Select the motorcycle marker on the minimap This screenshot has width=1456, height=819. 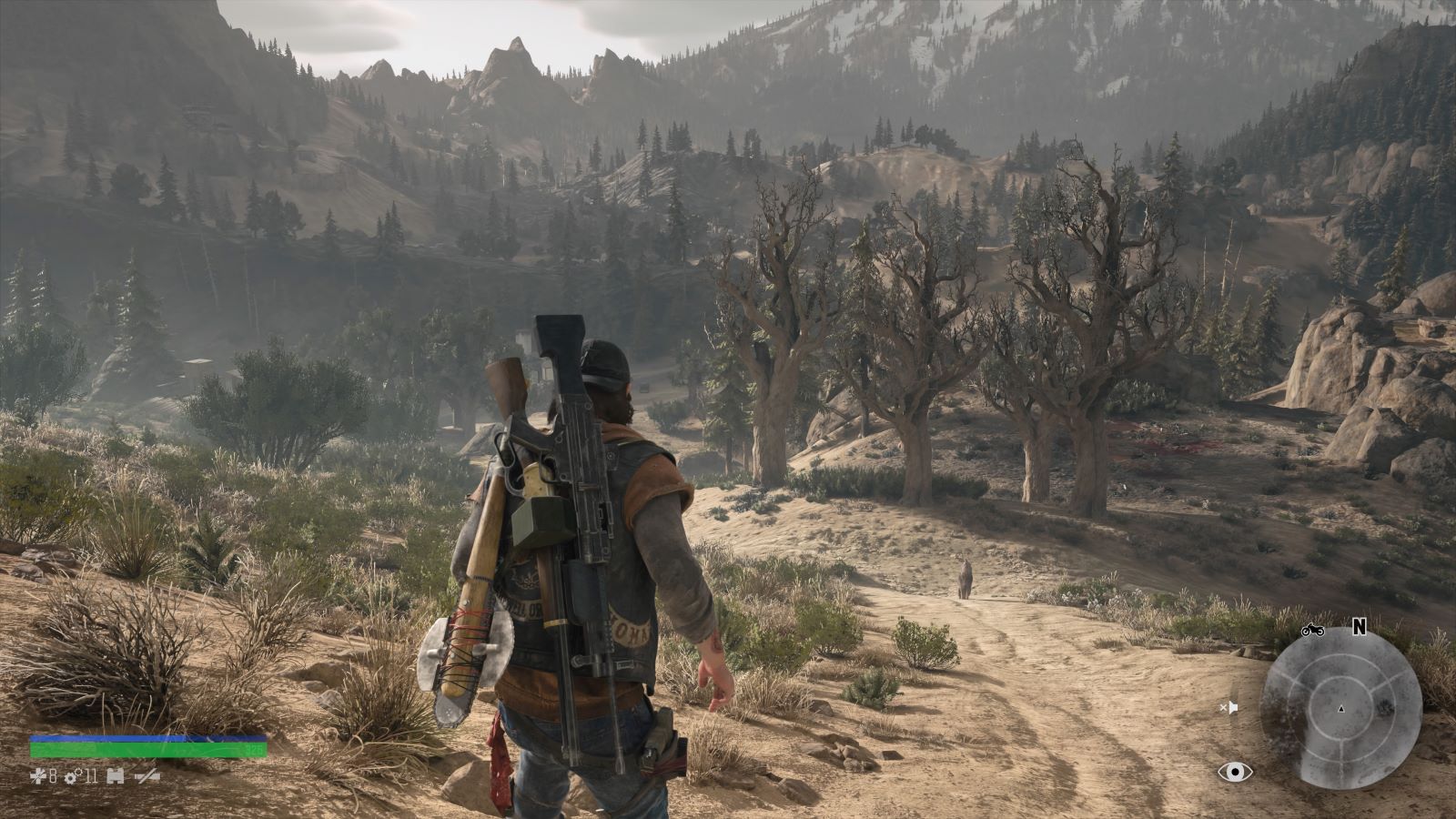[x=1312, y=630]
